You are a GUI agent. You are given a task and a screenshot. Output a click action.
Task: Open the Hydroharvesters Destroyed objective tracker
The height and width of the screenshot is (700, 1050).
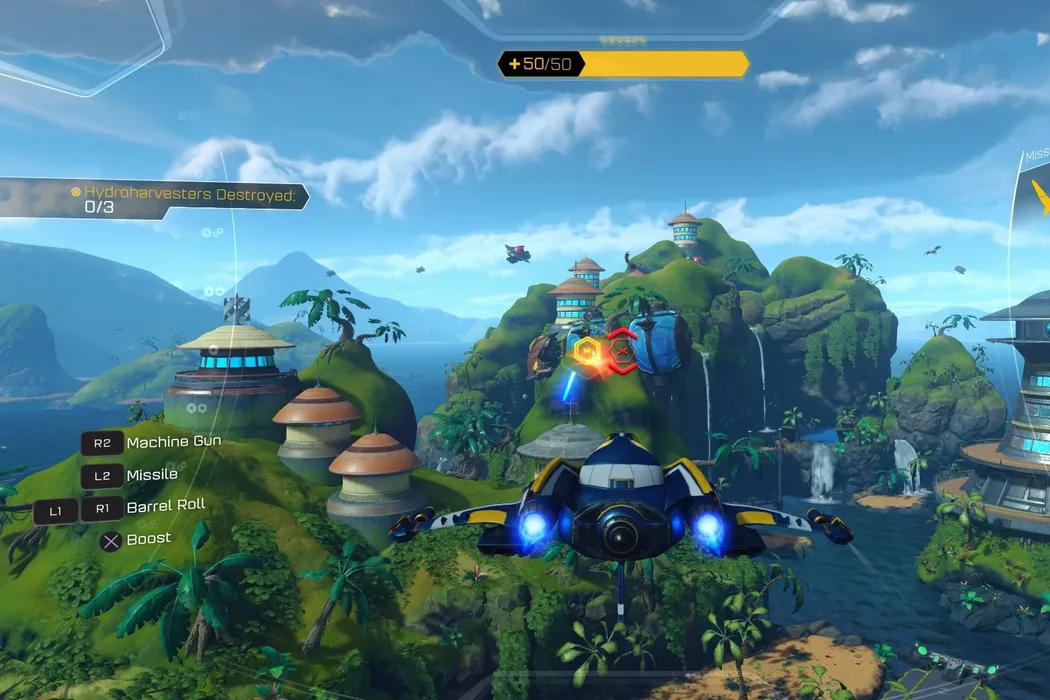[150, 199]
